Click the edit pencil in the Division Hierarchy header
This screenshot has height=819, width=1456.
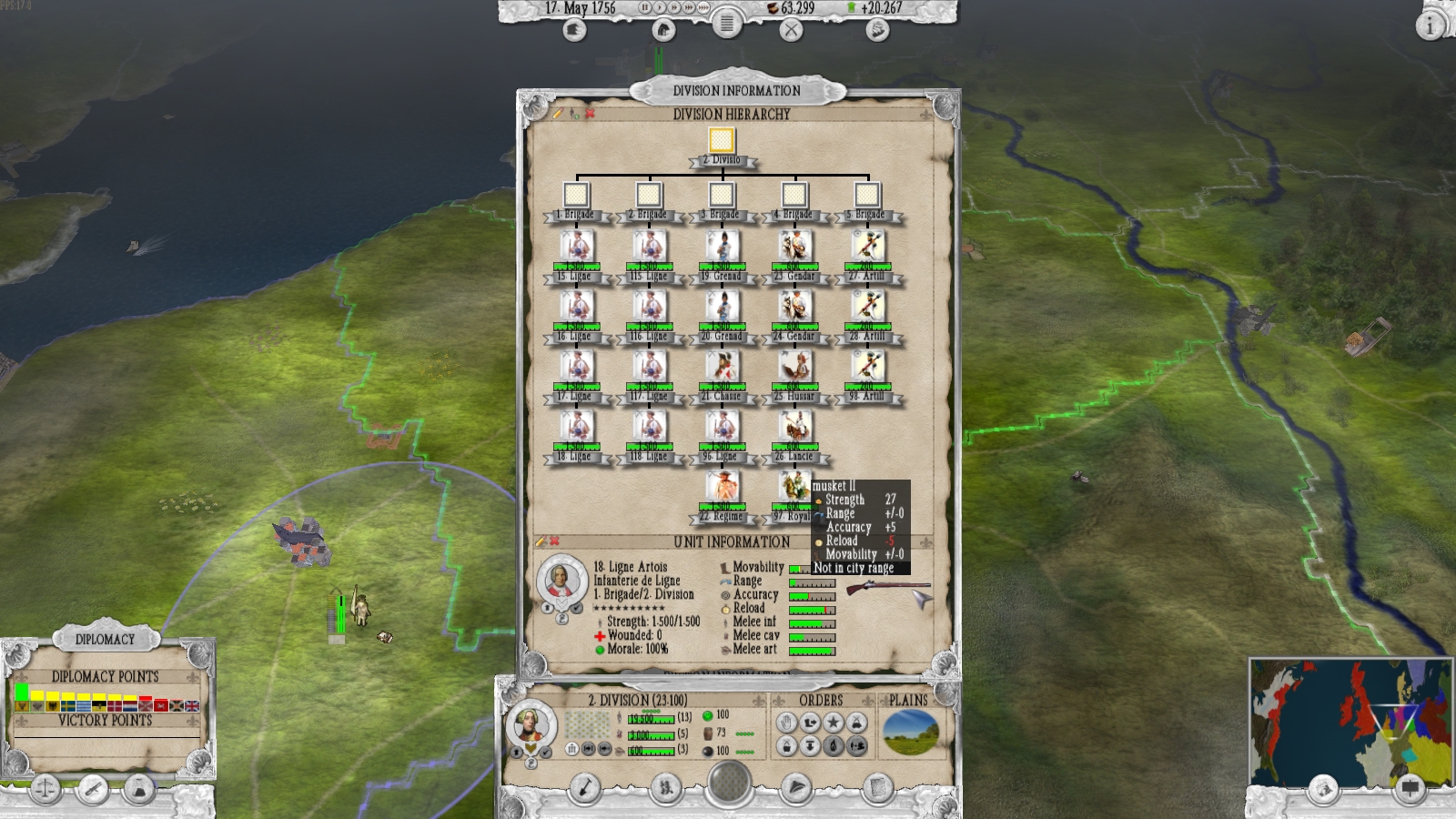558,114
